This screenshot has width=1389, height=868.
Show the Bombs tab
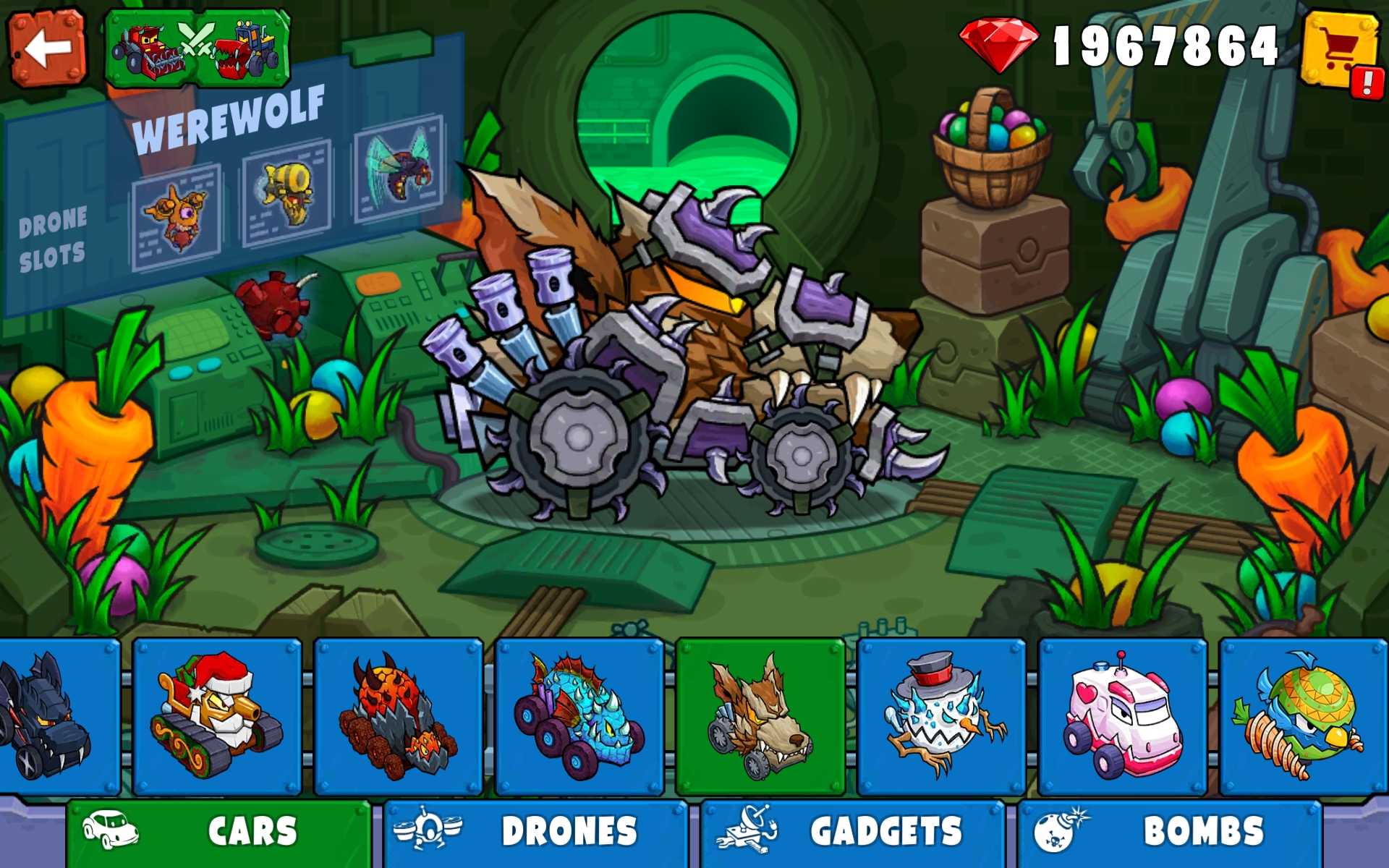coord(1169,832)
